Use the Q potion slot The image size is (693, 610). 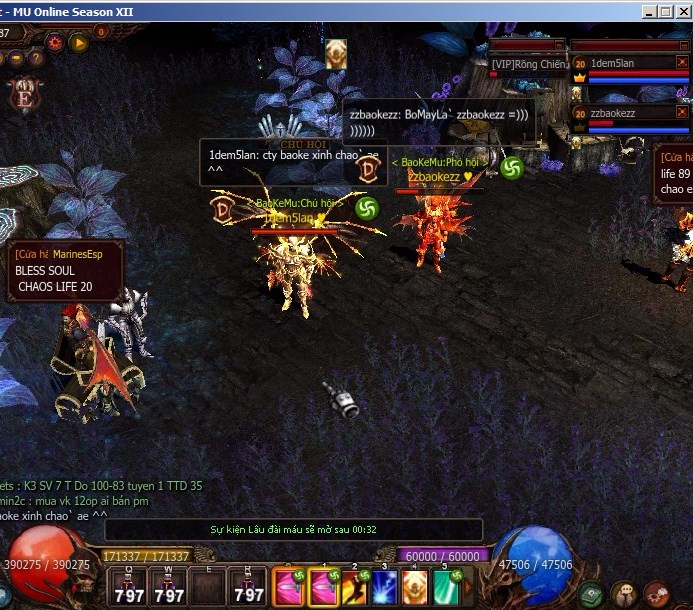click(130, 587)
